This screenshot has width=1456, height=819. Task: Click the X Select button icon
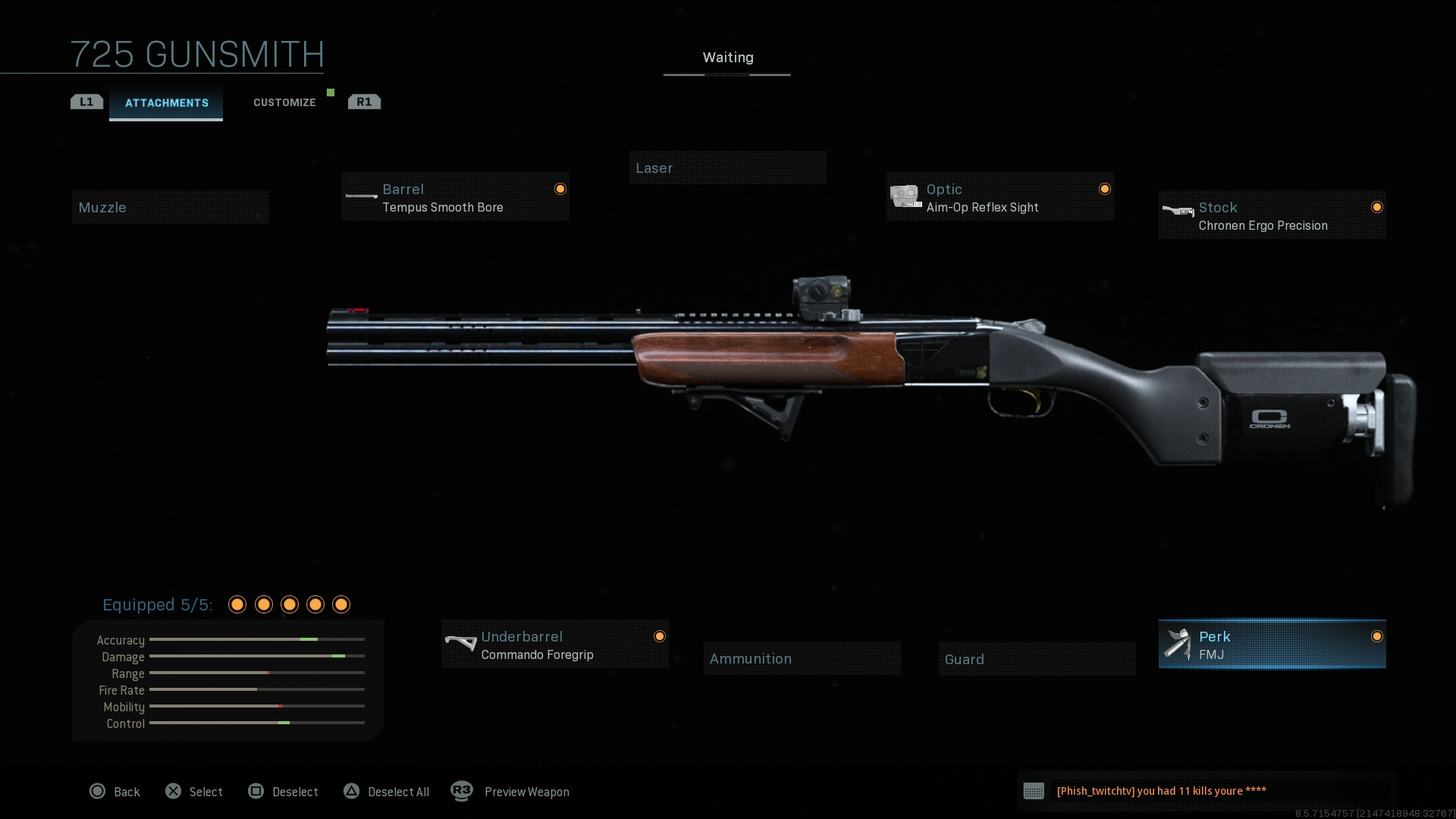(x=174, y=791)
